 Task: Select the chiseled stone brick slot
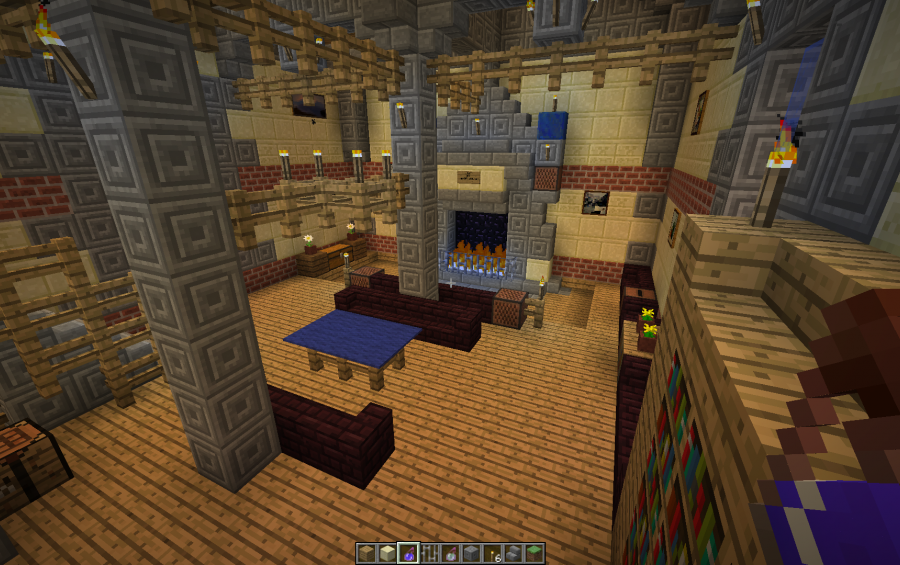[x=471, y=553]
